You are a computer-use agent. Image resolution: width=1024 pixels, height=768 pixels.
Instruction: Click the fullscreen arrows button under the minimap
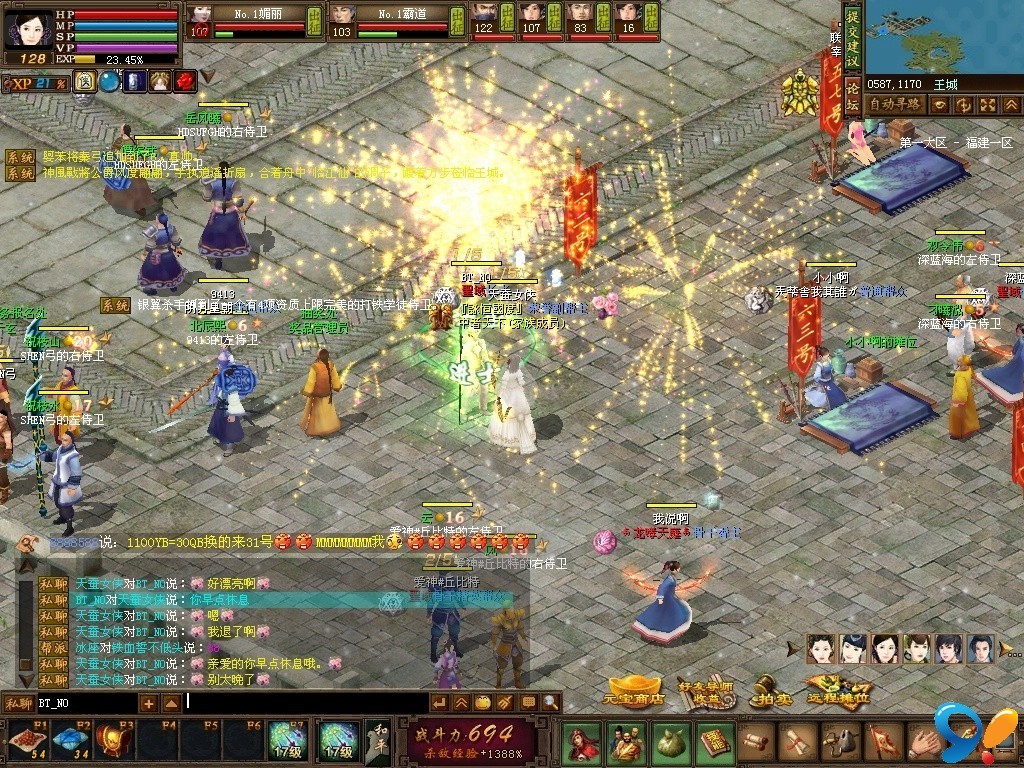(x=987, y=105)
